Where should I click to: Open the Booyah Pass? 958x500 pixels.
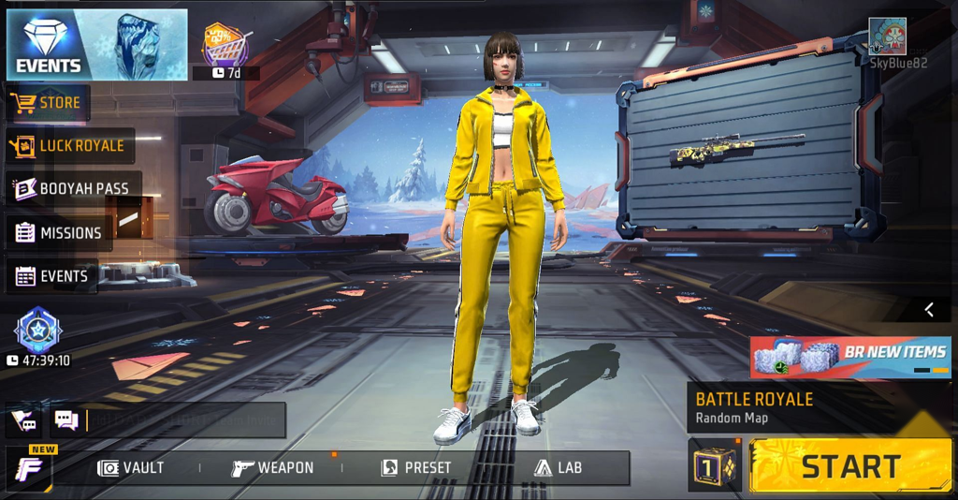pyautogui.click(x=73, y=188)
